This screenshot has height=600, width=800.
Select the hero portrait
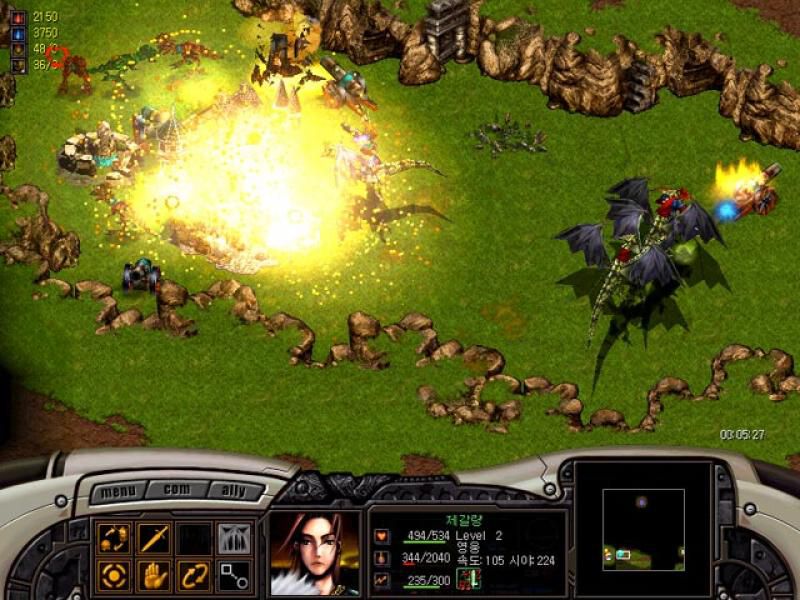coord(314,554)
